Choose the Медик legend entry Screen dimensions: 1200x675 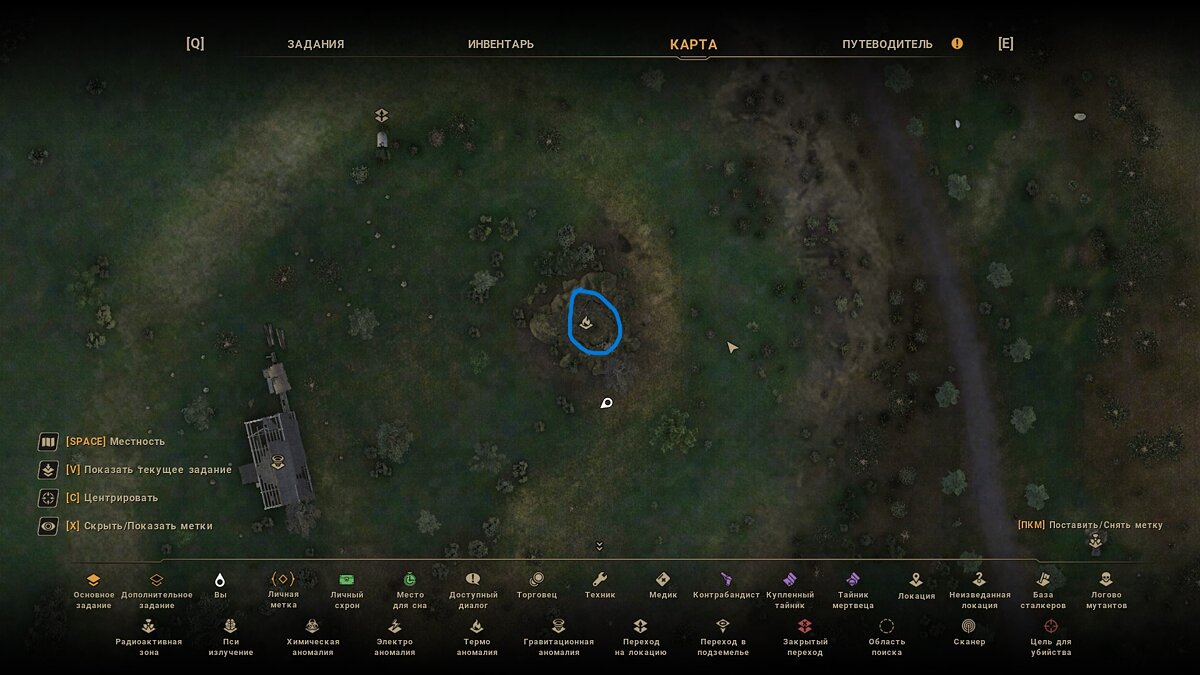click(x=662, y=579)
